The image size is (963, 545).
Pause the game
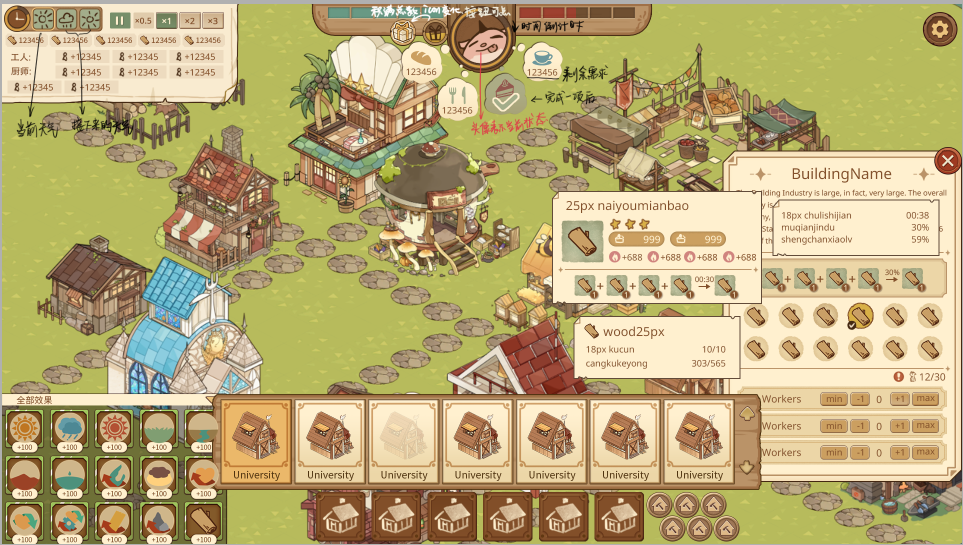(x=119, y=20)
